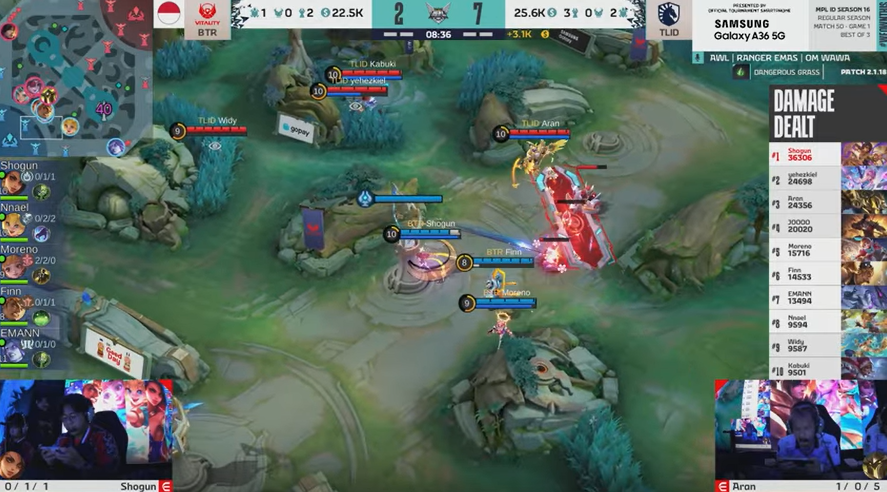Pick EMANN's entry in Damage Dealt panel

click(x=805, y=296)
